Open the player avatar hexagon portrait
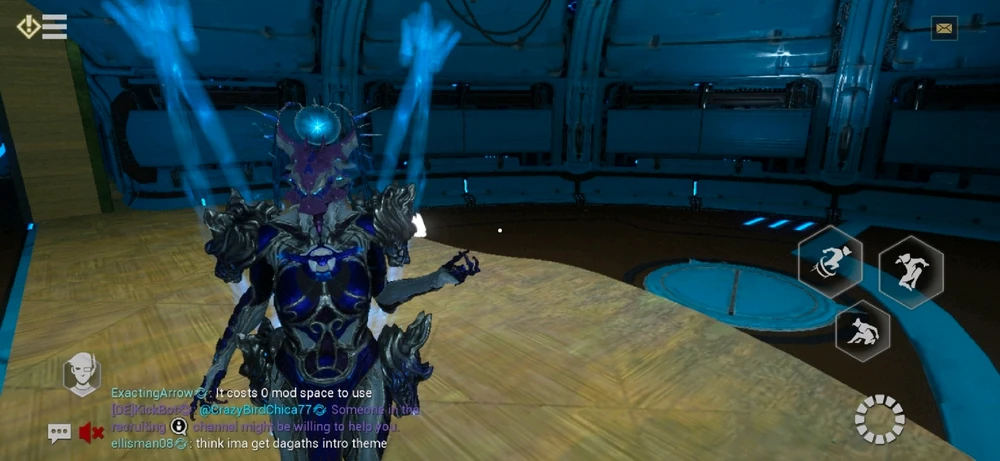 (82, 374)
